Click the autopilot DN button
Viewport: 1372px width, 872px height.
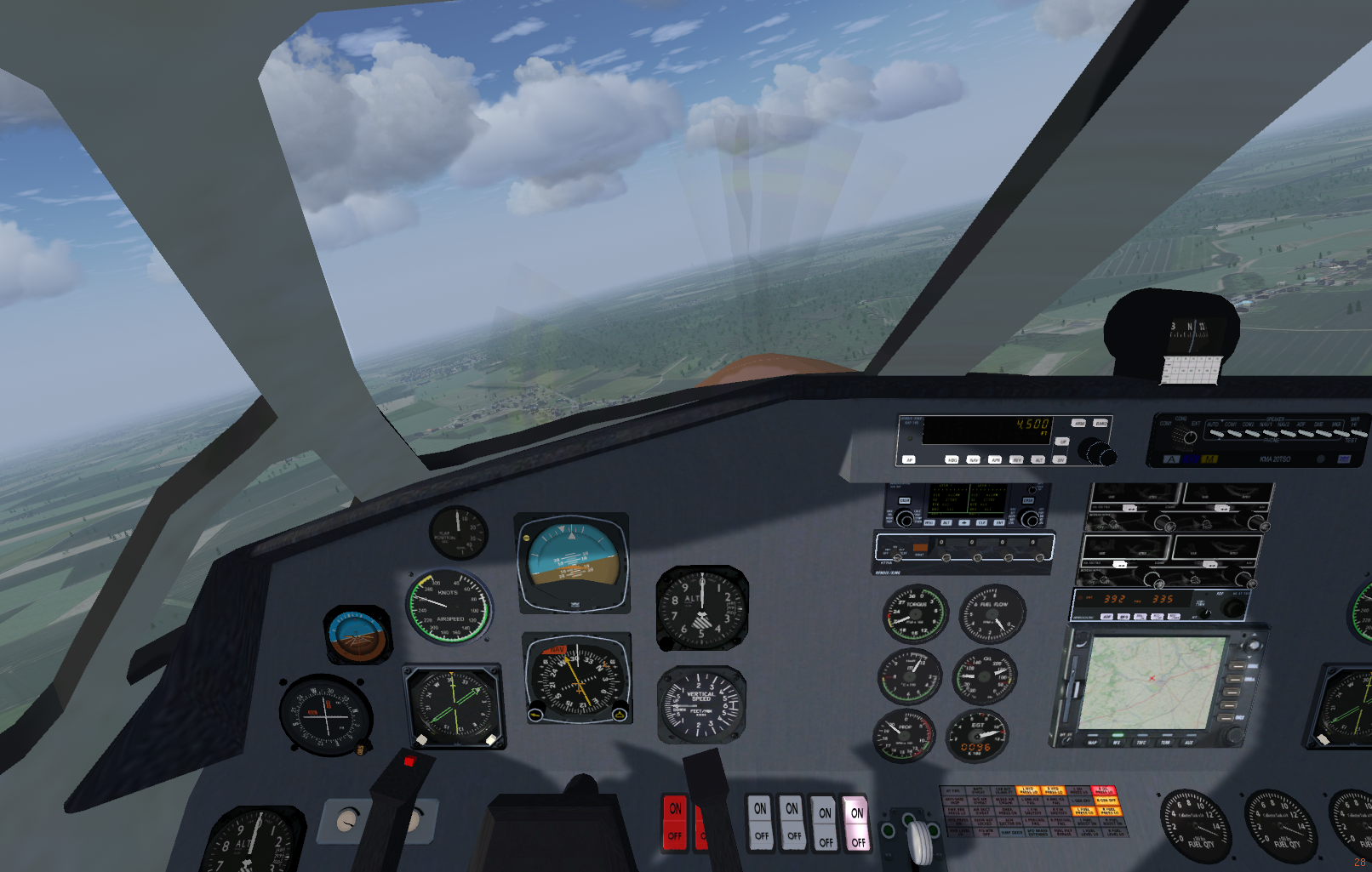pyautogui.click(x=1060, y=459)
